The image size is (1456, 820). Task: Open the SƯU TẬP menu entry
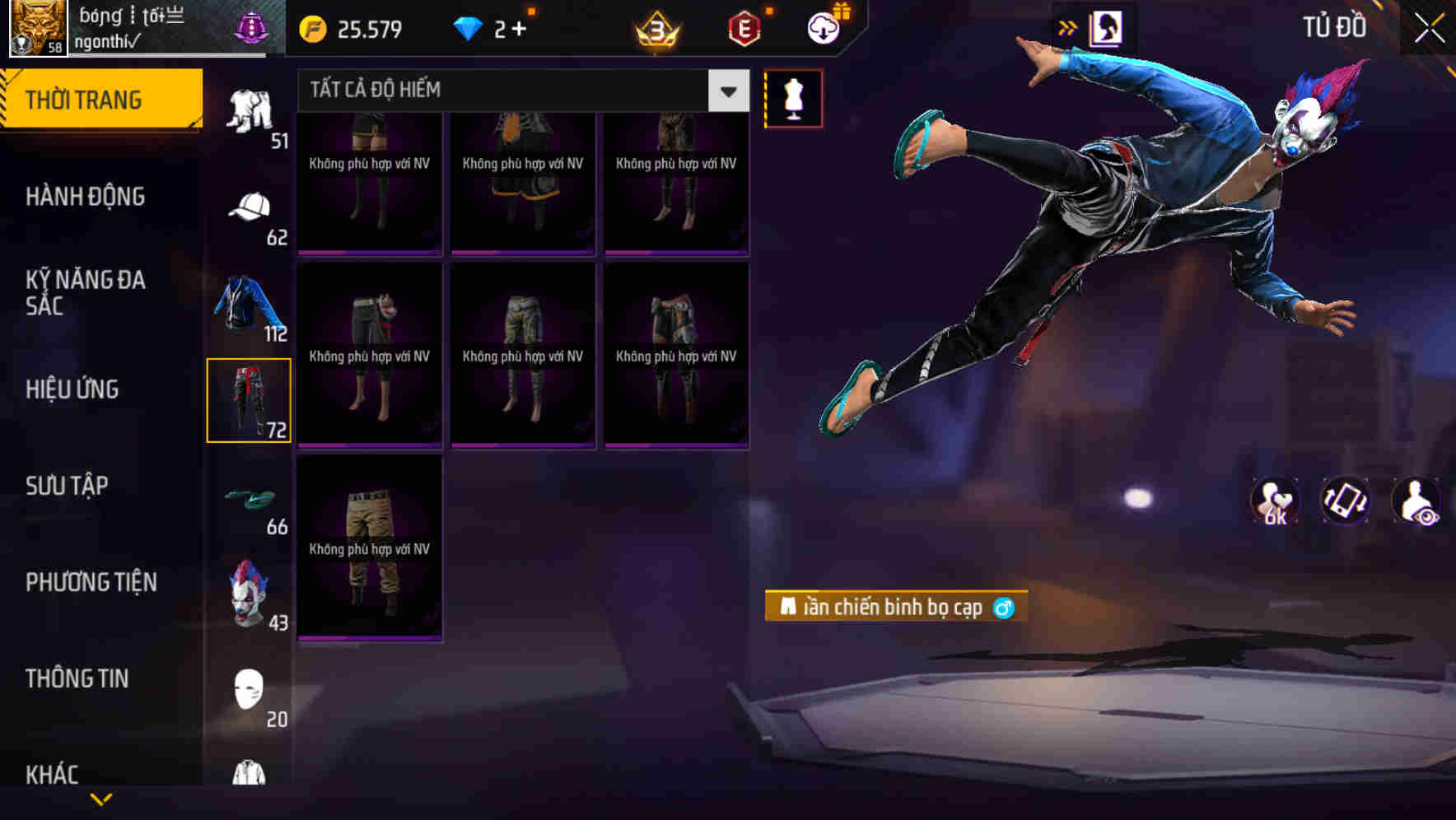69,486
